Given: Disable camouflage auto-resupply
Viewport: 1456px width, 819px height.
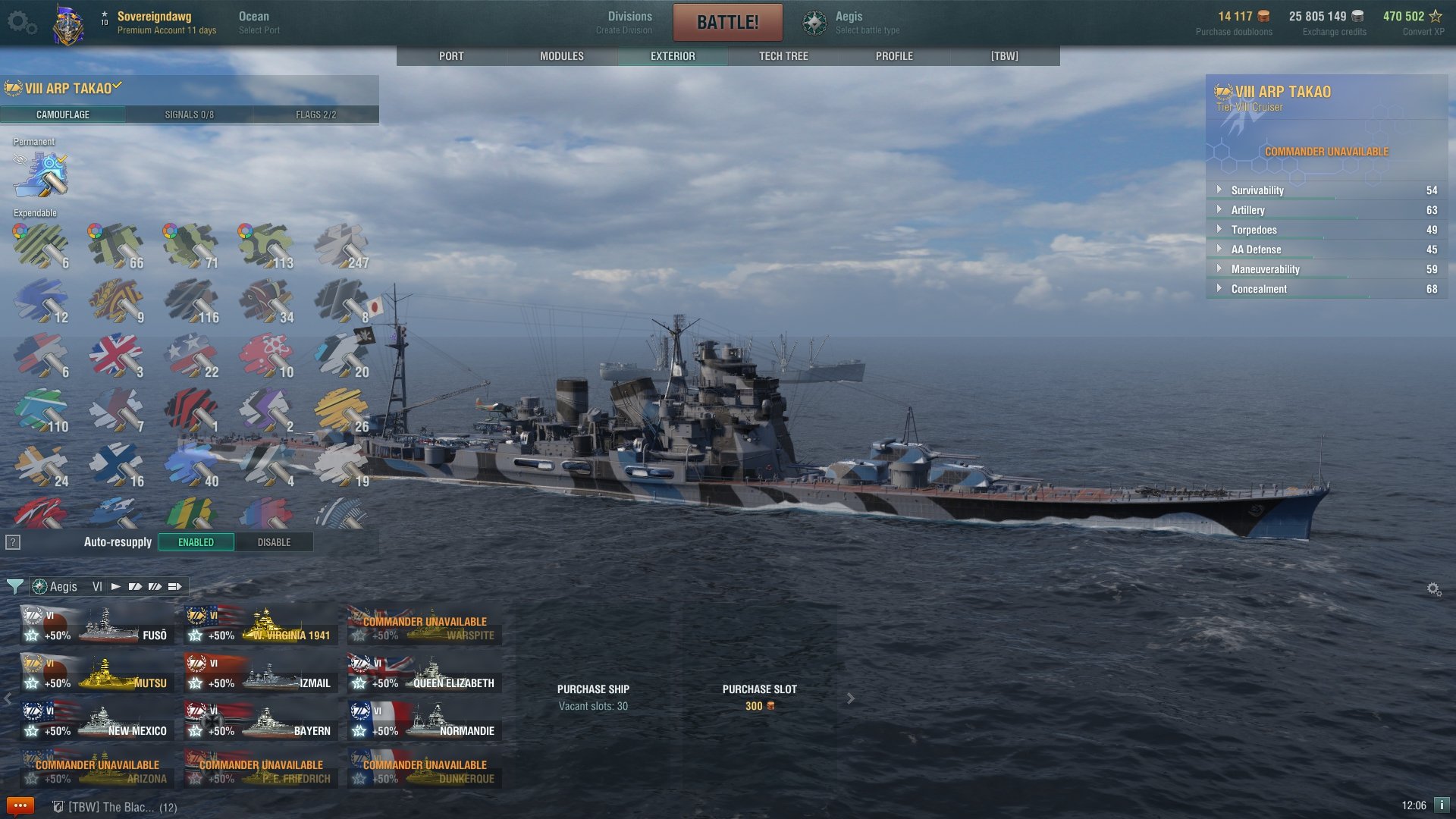Looking at the screenshot, I should 274,542.
